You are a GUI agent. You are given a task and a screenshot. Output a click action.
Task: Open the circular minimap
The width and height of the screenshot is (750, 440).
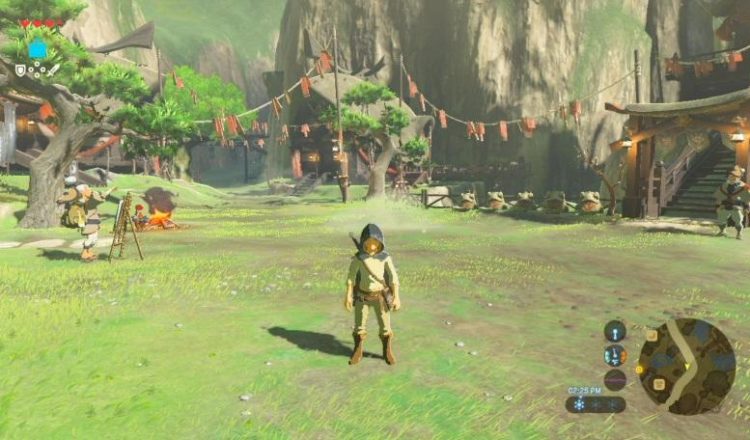pyautogui.click(x=687, y=366)
